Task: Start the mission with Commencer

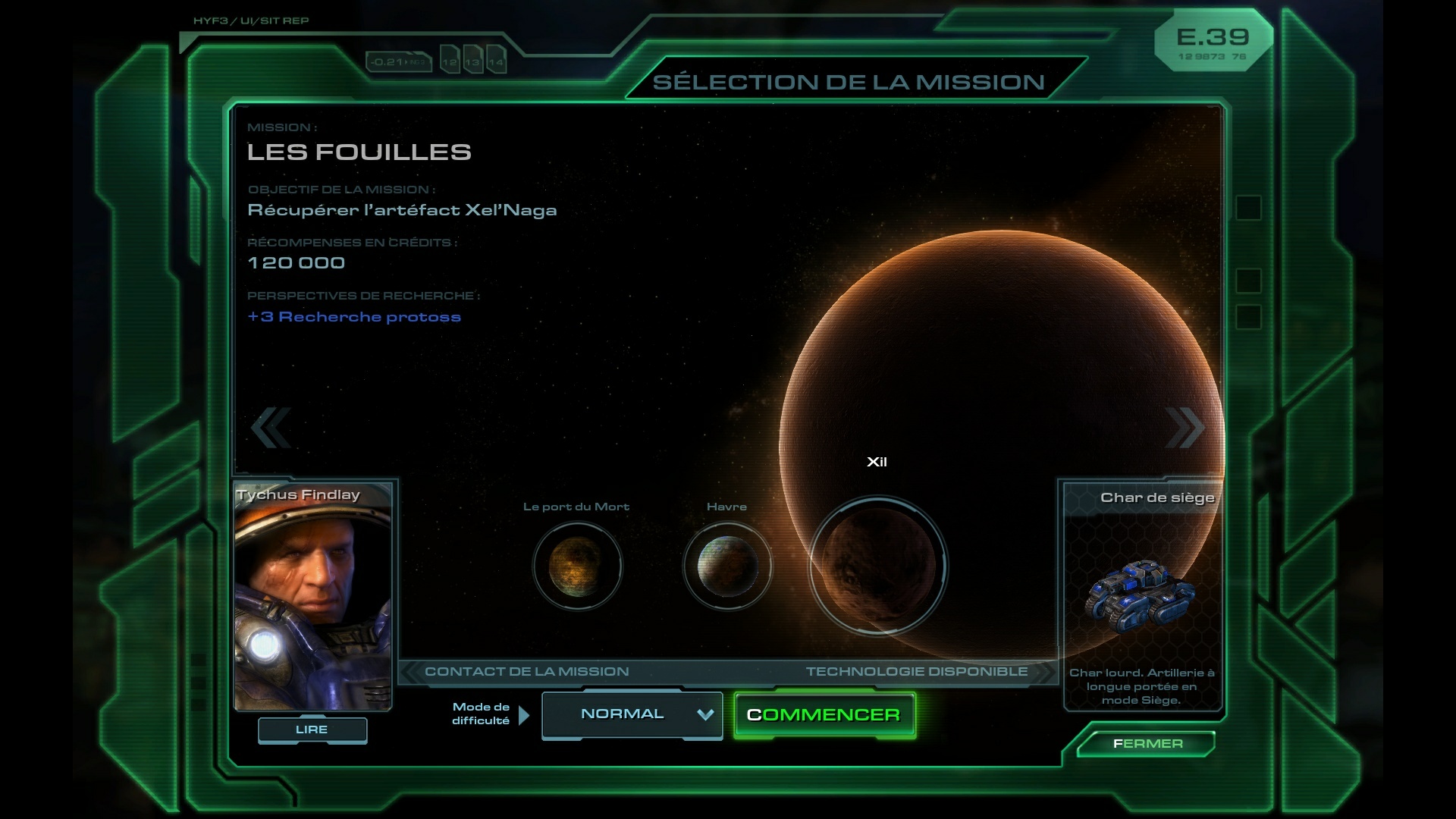Action: [824, 714]
